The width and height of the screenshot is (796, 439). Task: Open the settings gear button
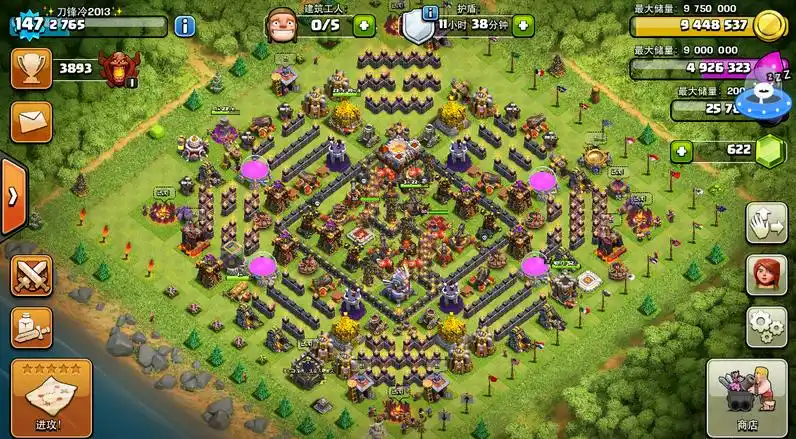766,327
